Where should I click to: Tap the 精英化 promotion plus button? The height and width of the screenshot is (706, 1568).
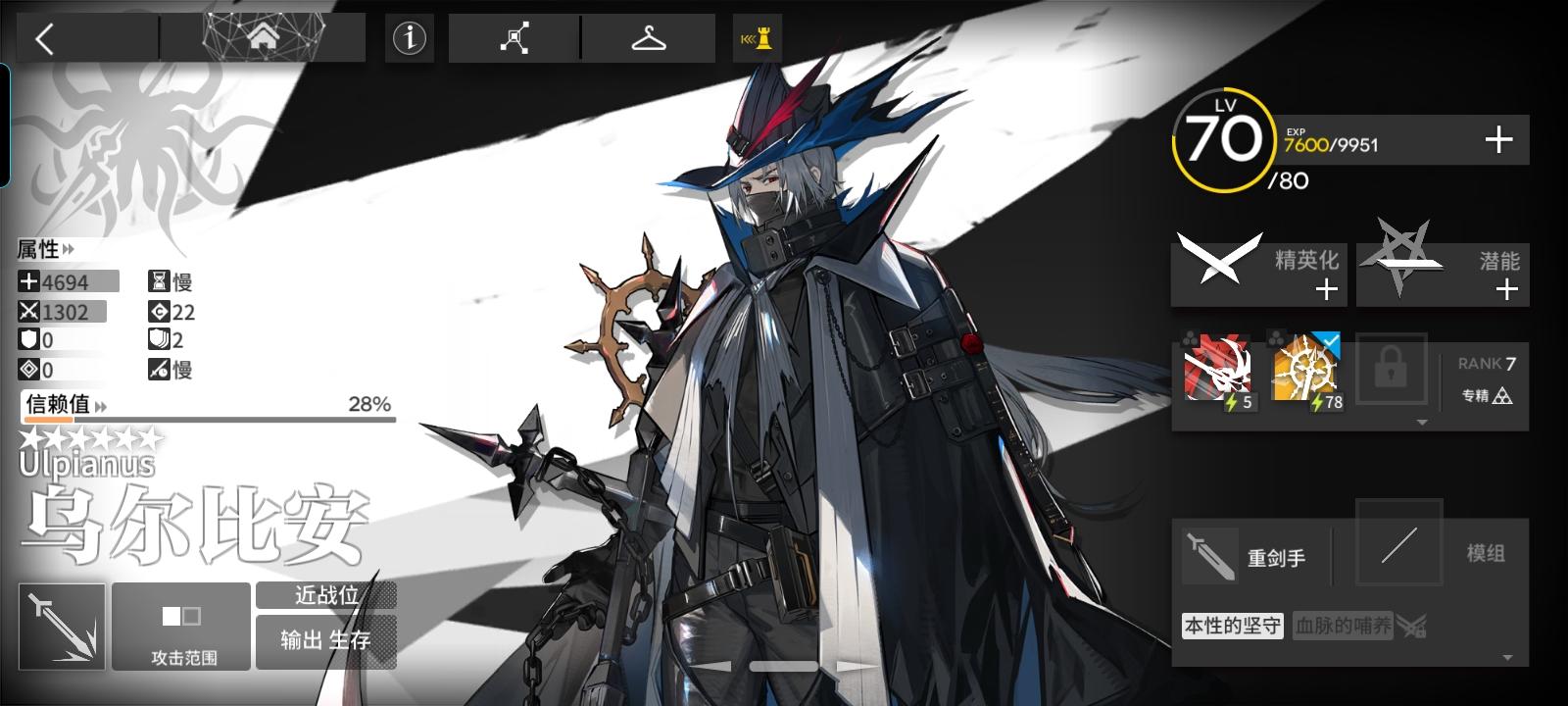[1328, 288]
